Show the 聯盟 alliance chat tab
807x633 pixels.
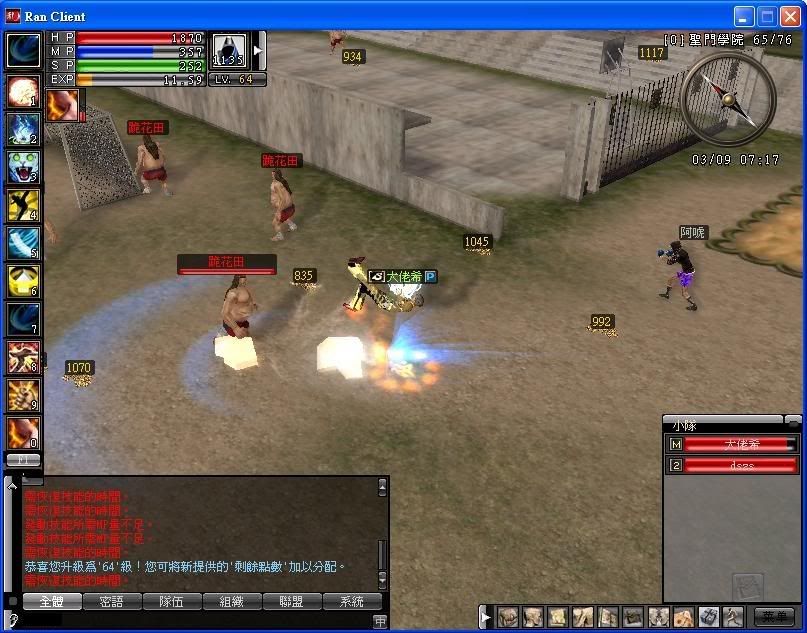point(291,602)
